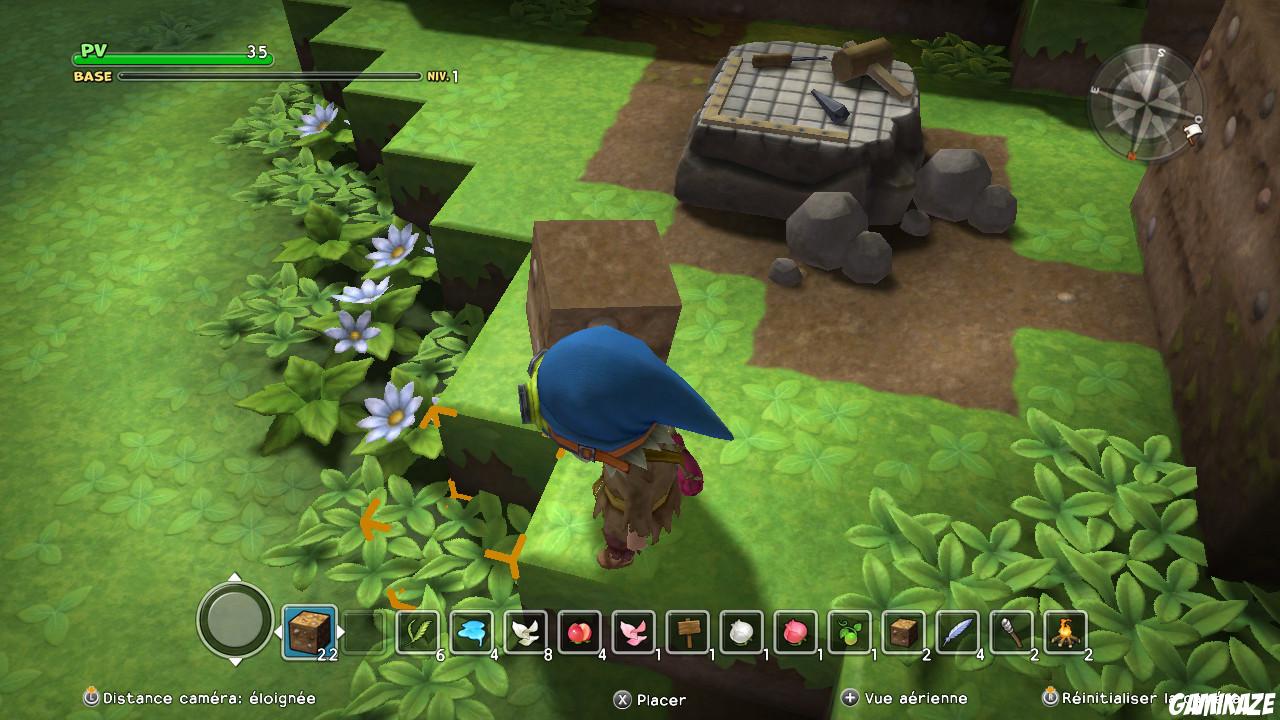
Task: Select the wooden block item
Action: point(903,633)
